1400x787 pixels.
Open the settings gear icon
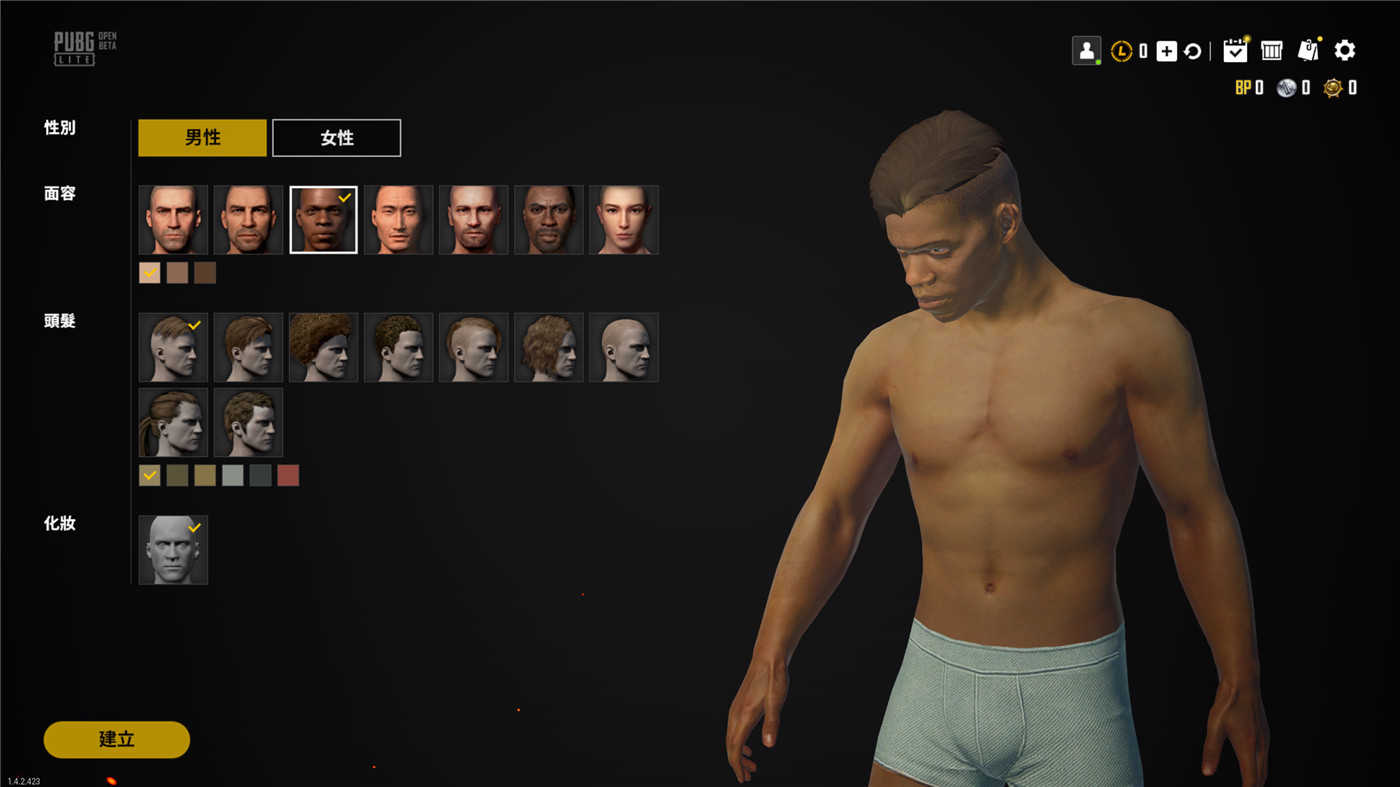[x=1344, y=49]
